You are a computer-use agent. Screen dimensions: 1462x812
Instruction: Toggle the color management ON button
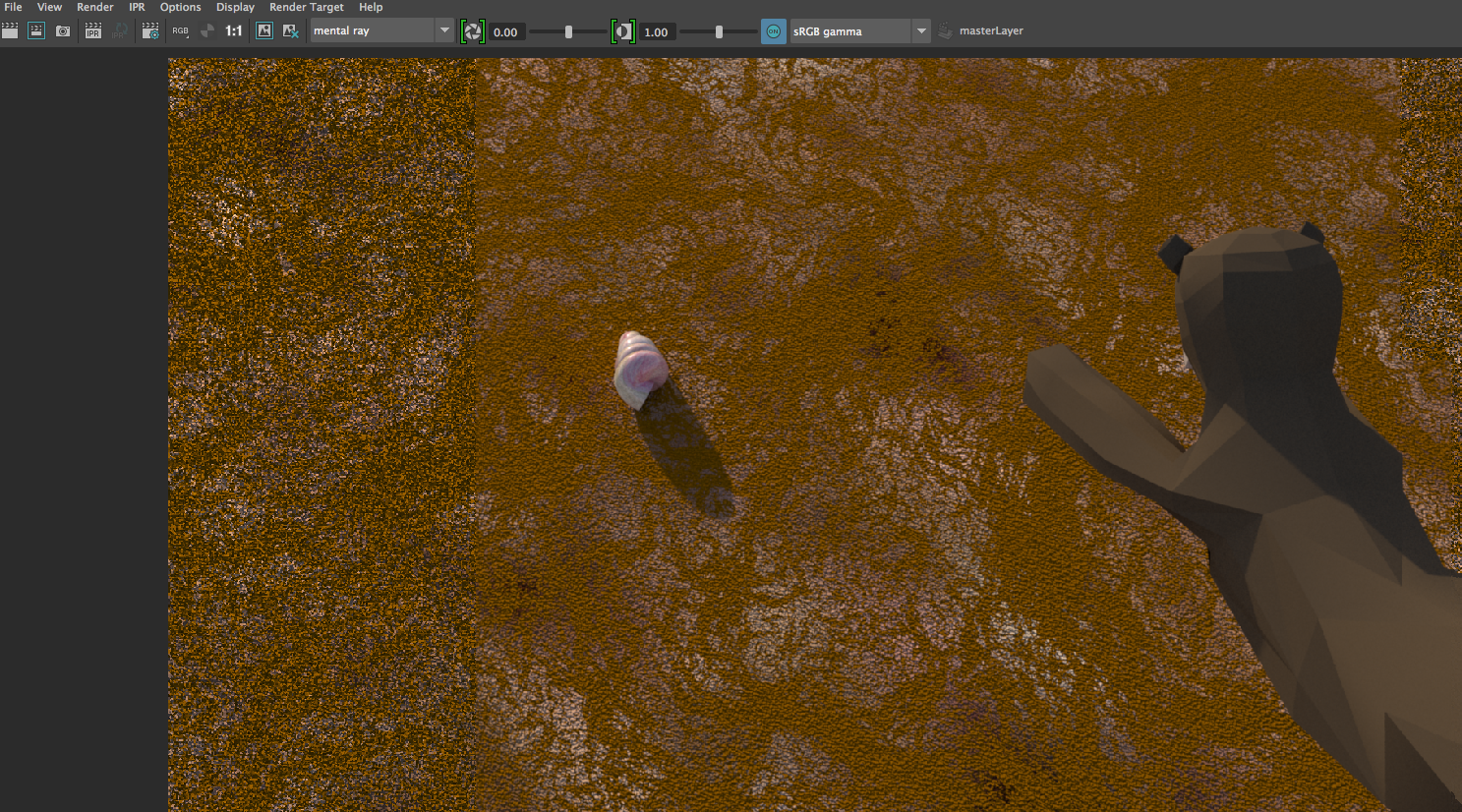[x=774, y=30]
